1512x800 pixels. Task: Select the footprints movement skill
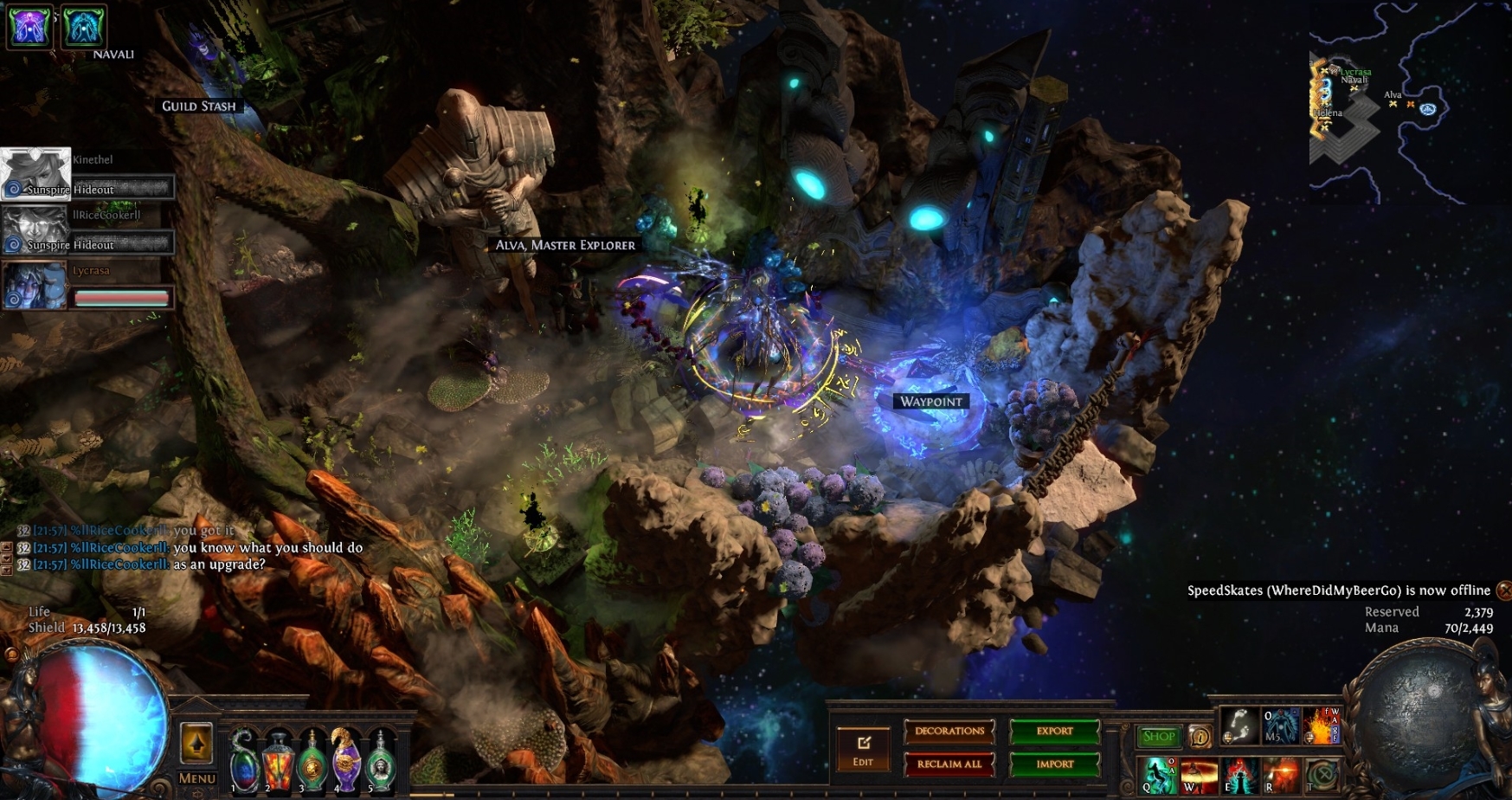pyautogui.click(x=1239, y=726)
